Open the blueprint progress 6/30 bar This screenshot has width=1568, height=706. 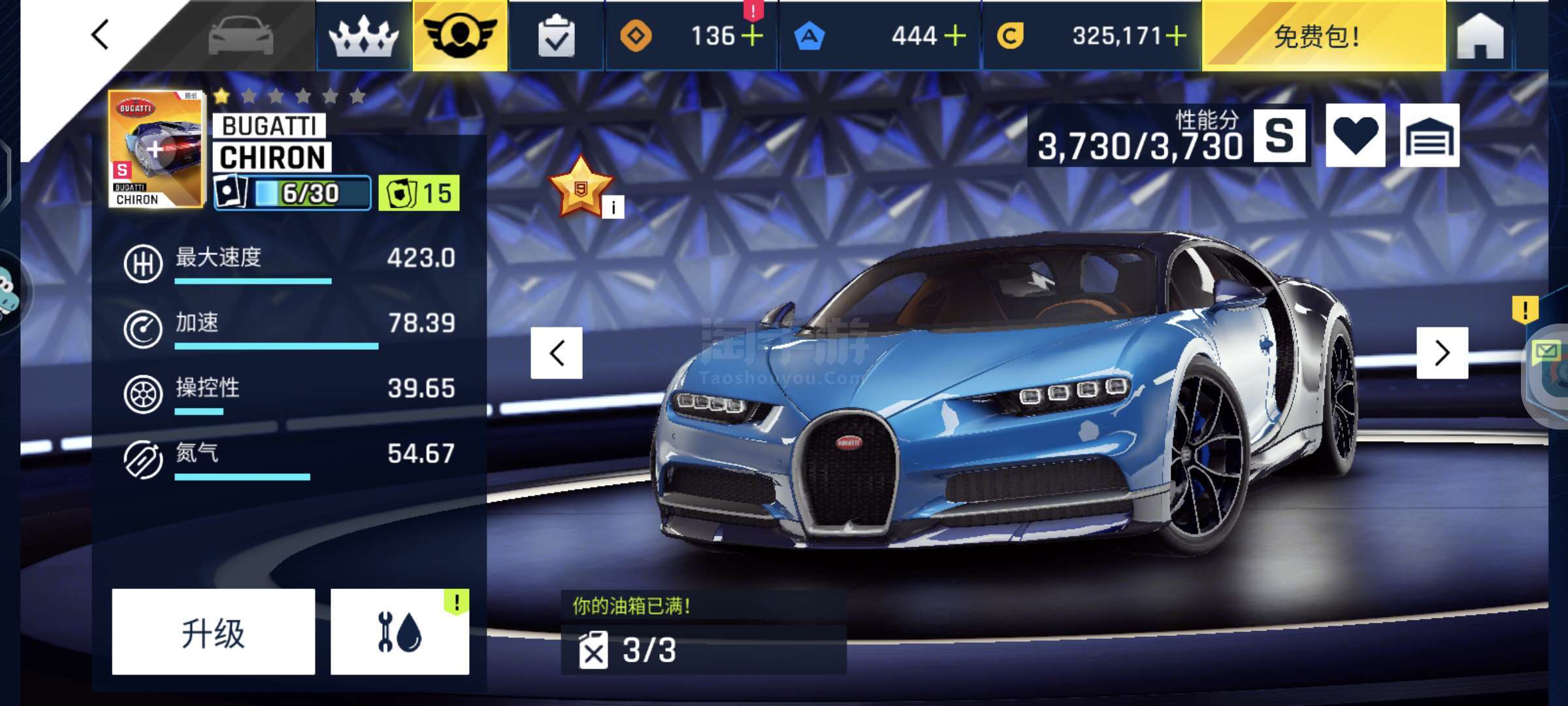pos(293,193)
